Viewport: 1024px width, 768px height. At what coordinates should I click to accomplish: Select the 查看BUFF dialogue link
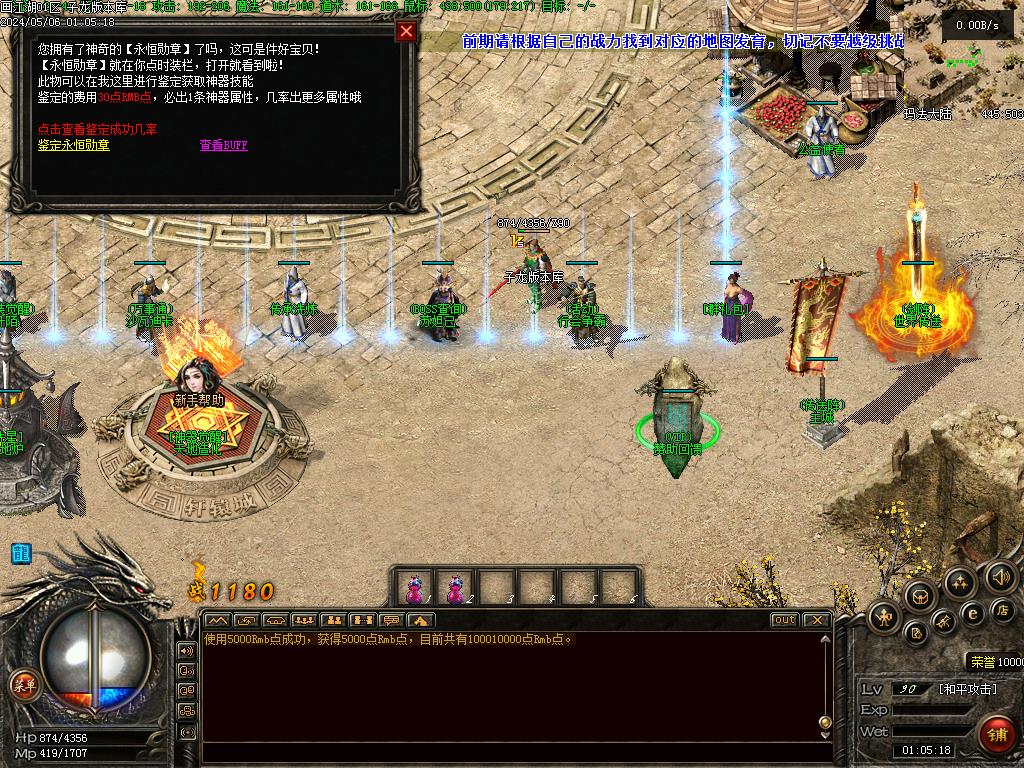coord(223,146)
